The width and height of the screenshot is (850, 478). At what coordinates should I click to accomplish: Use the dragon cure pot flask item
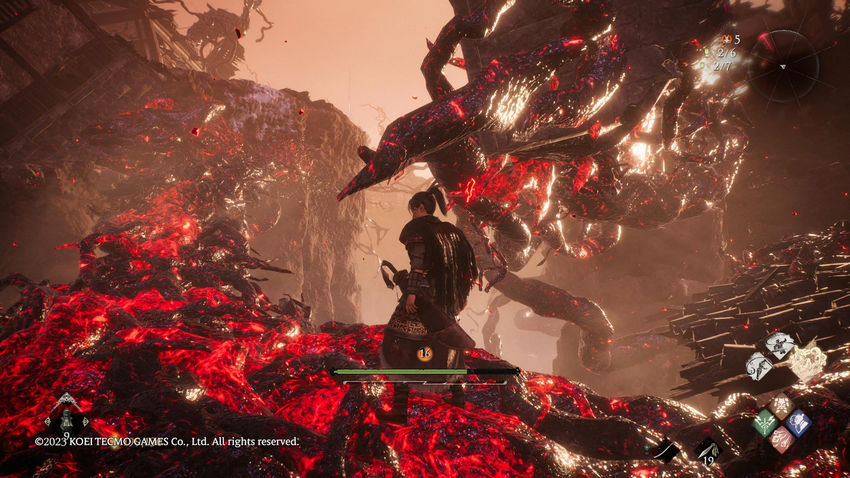click(67, 410)
